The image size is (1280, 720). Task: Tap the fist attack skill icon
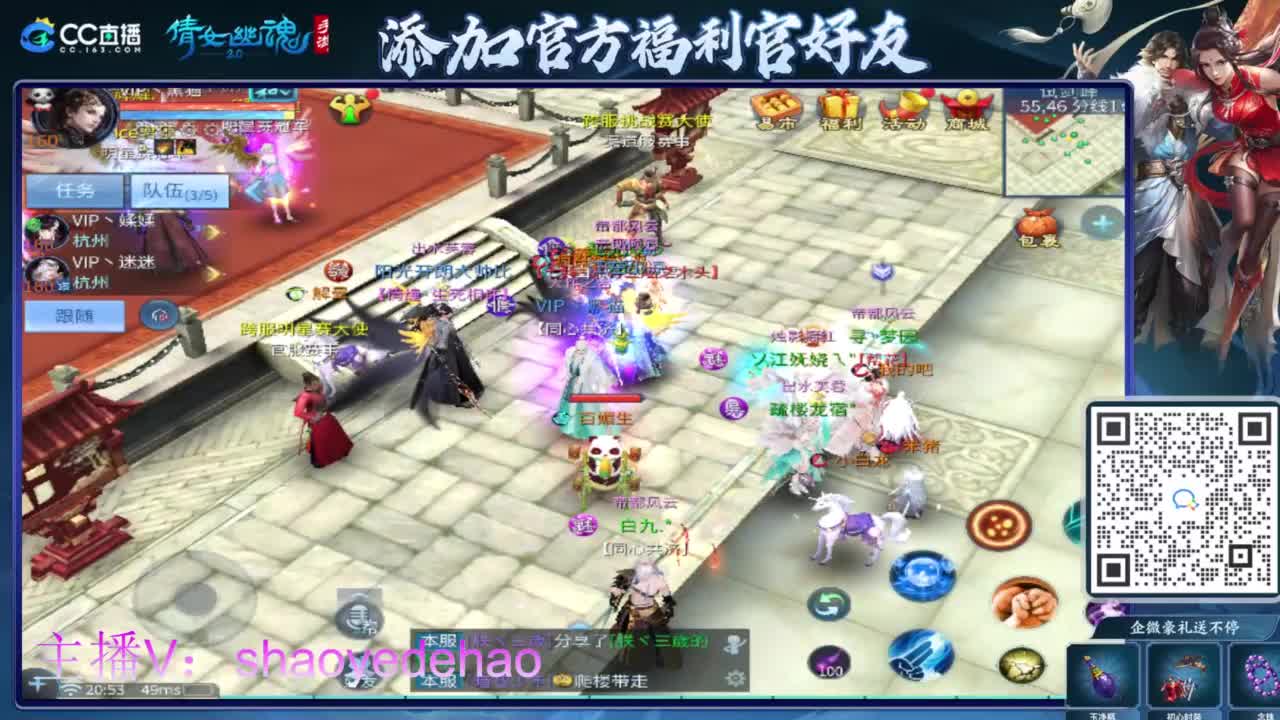click(1022, 604)
